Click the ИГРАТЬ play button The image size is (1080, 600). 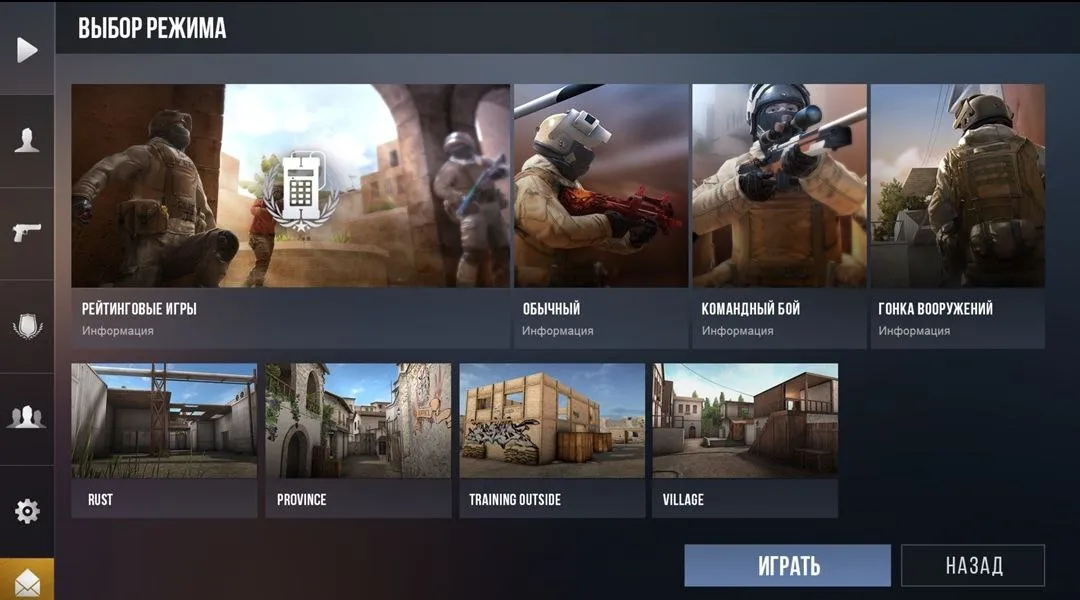(x=787, y=565)
